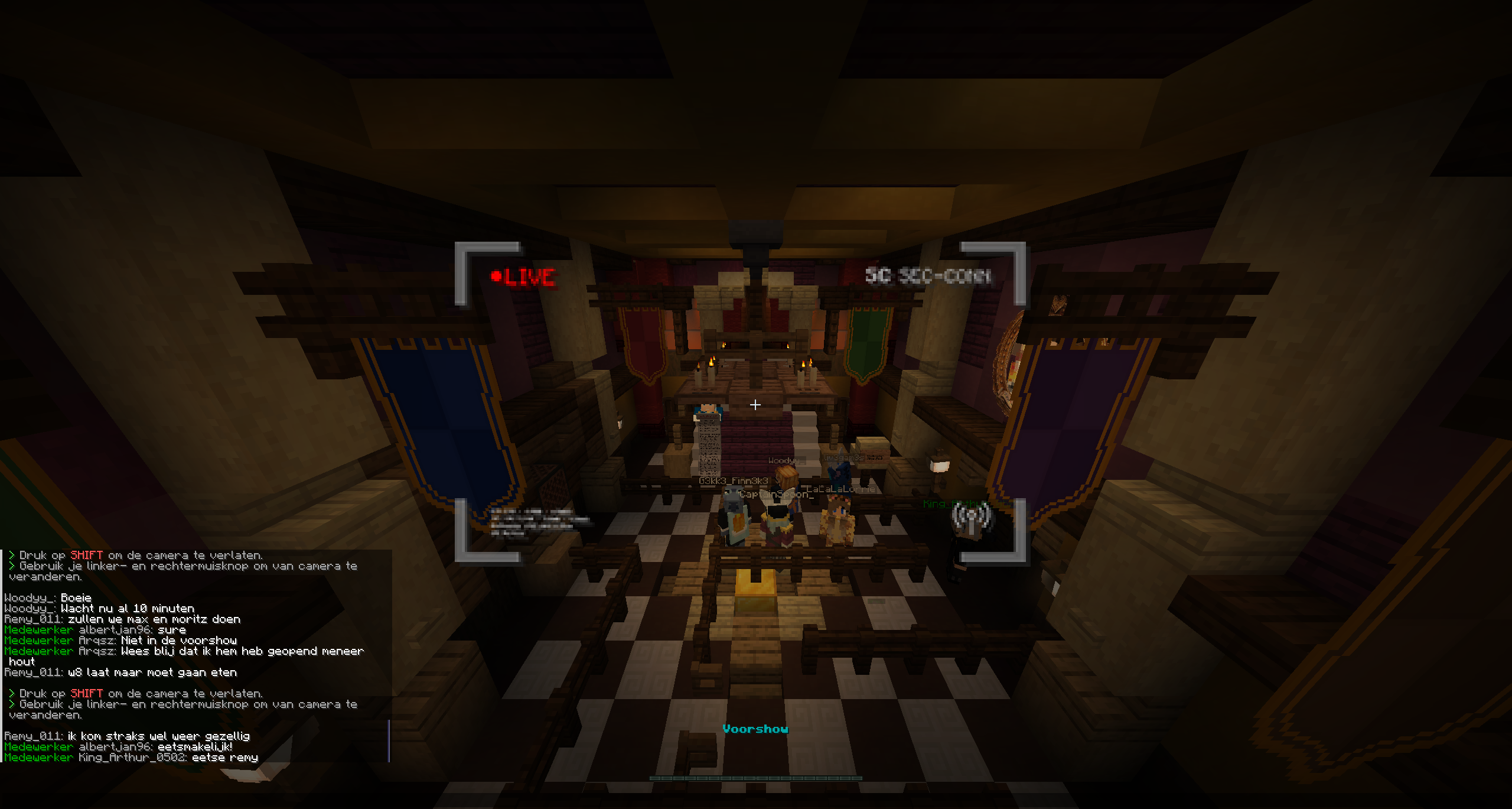This screenshot has height=809, width=1512.
Task: Select Remy_011's "ik kom straks" chat message
Action: coord(127,736)
